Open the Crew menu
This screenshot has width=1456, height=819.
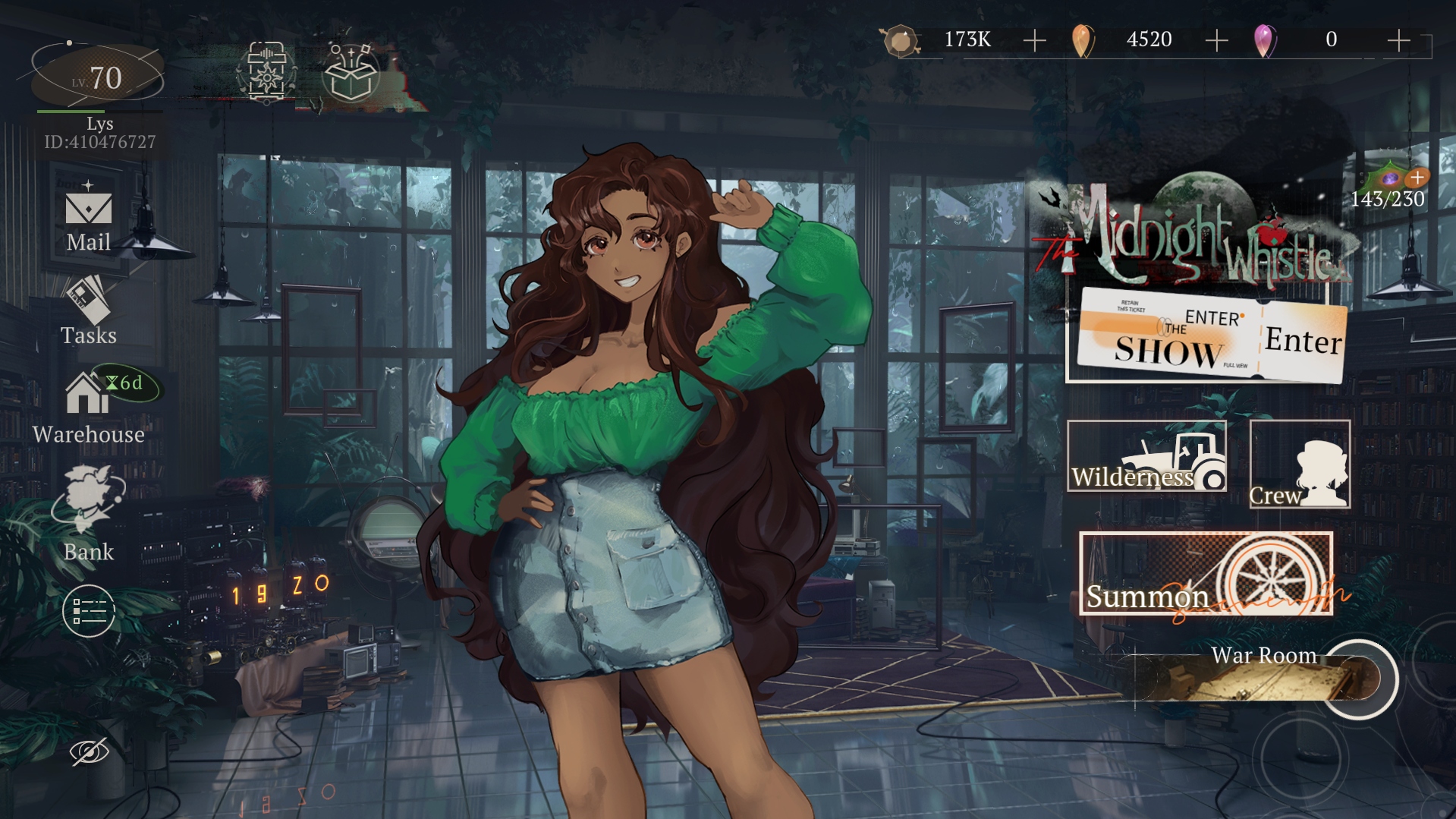point(1299,465)
